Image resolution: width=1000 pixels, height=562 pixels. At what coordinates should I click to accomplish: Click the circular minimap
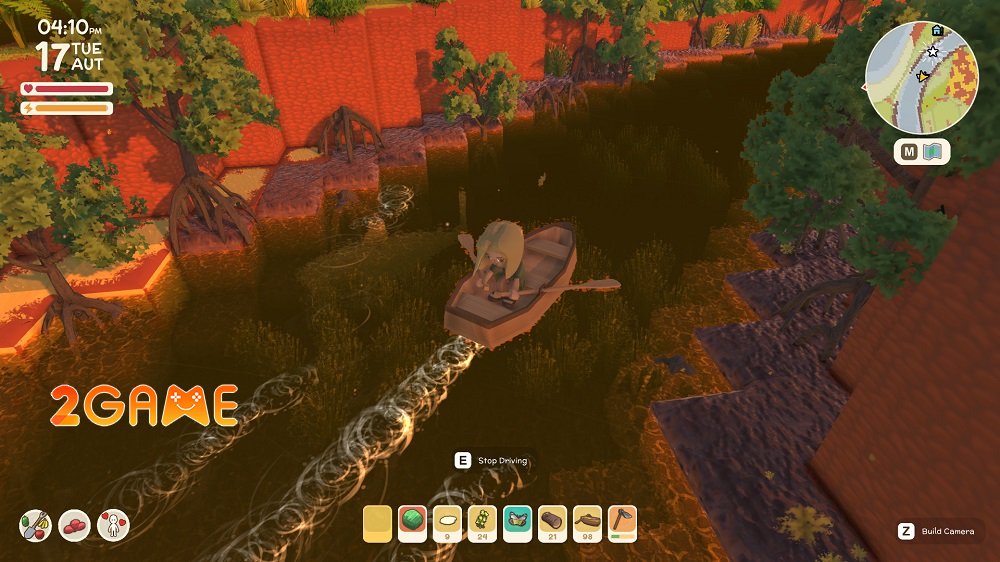coord(921,77)
